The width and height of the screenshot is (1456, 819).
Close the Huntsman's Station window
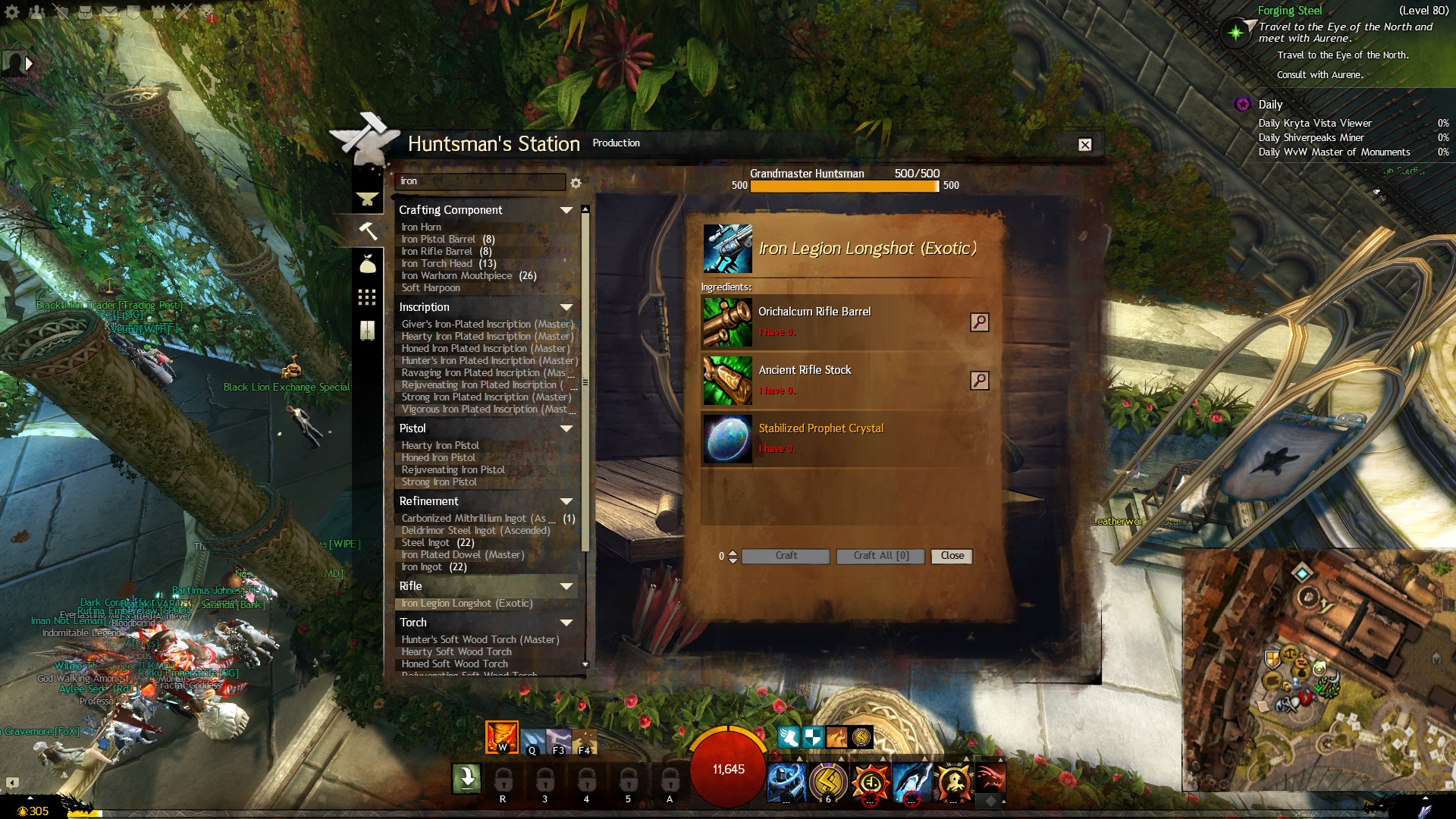1085,145
